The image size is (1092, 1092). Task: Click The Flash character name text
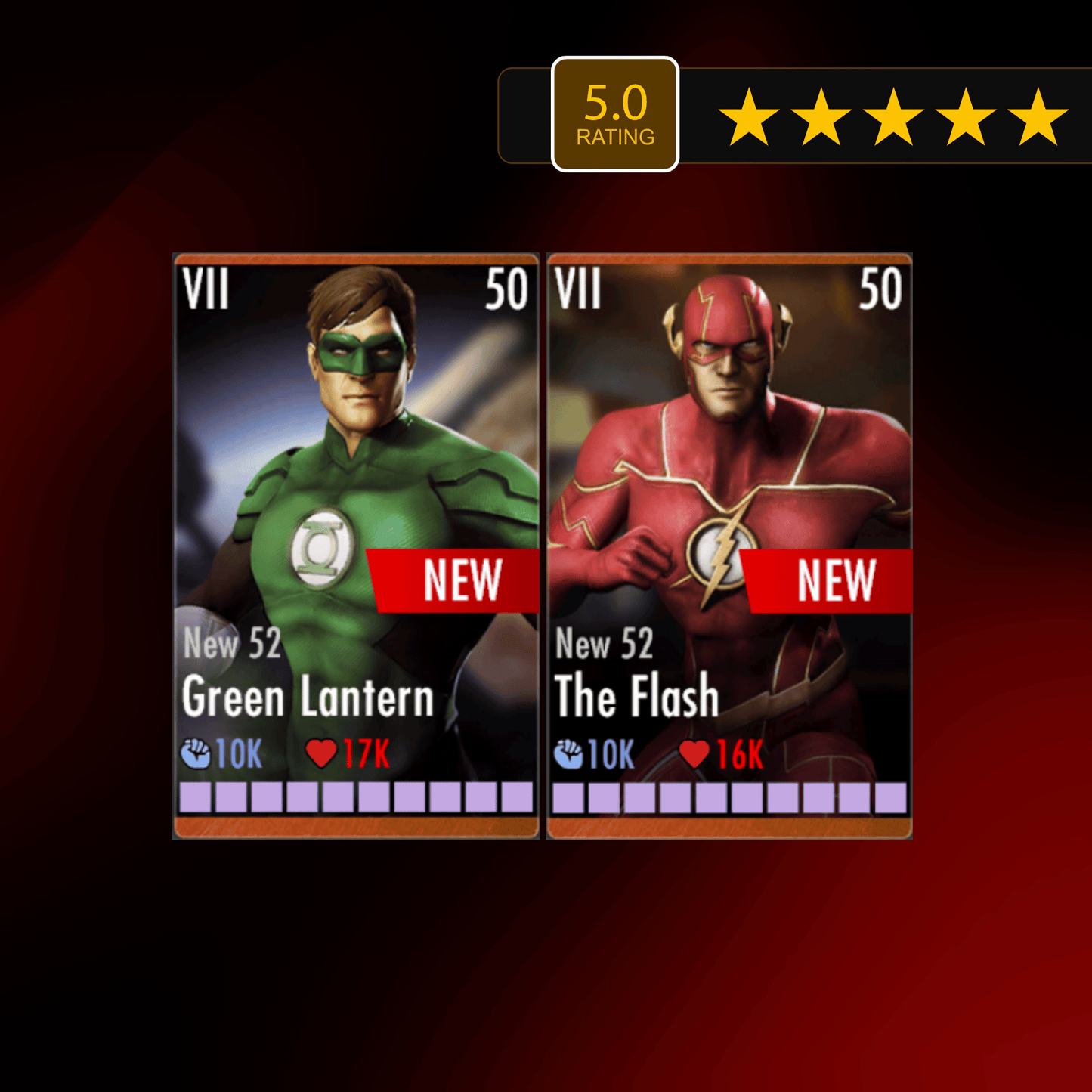click(636, 695)
